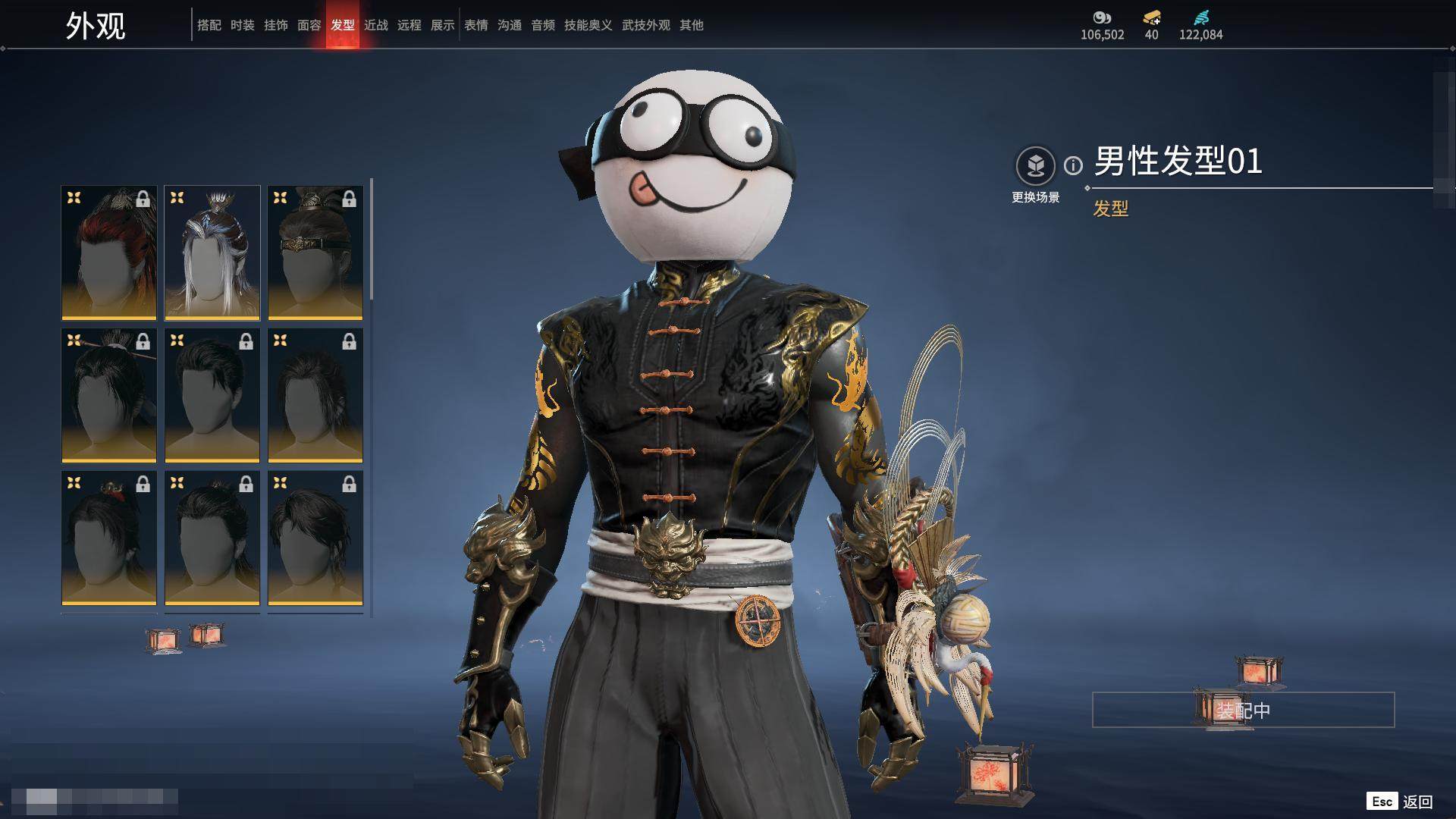Switch to the 远程 ranged tab
This screenshot has height=819, width=1456.
pos(409,25)
